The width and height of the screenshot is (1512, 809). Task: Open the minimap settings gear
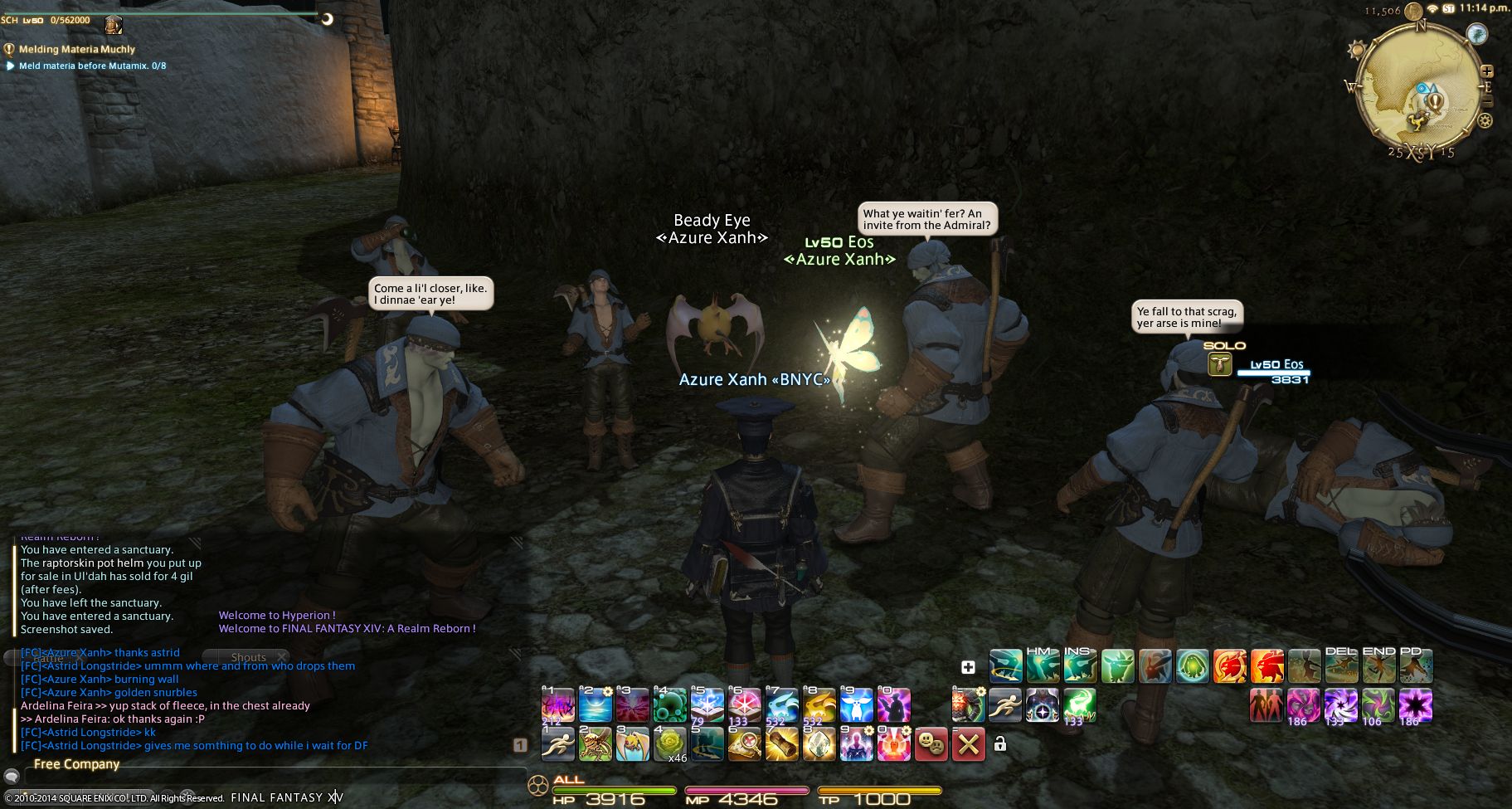(1485, 120)
